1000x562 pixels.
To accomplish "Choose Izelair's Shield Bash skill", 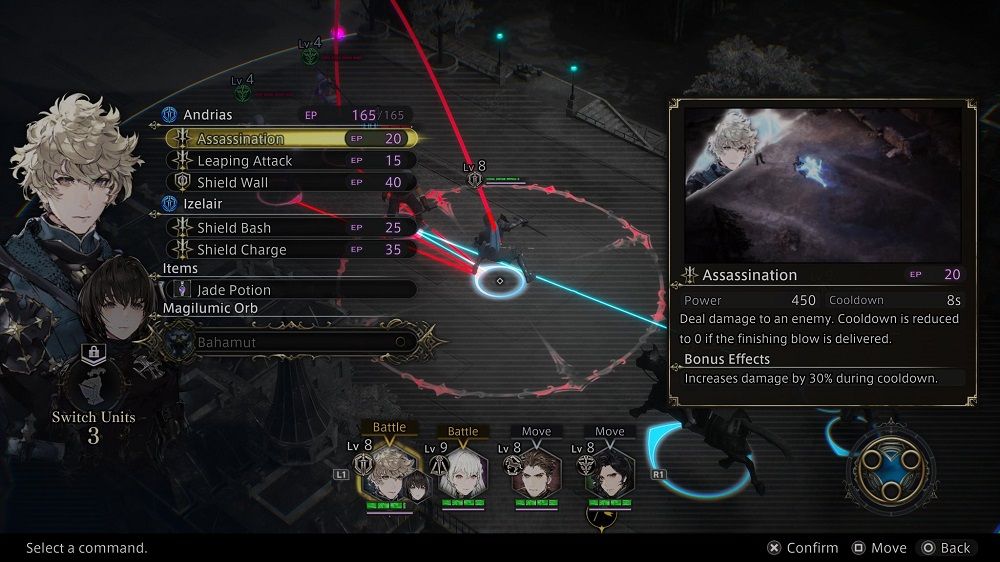I will [x=290, y=228].
